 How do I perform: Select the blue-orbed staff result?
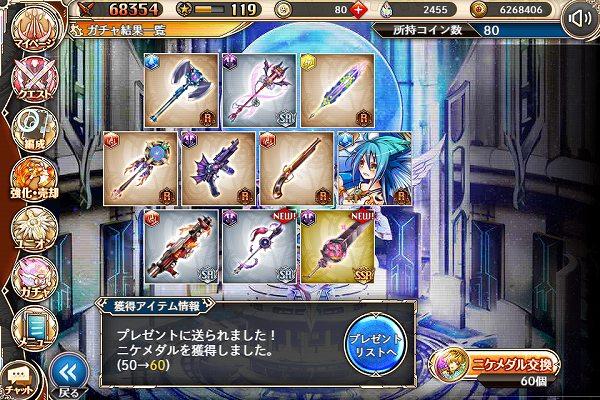tap(140, 167)
